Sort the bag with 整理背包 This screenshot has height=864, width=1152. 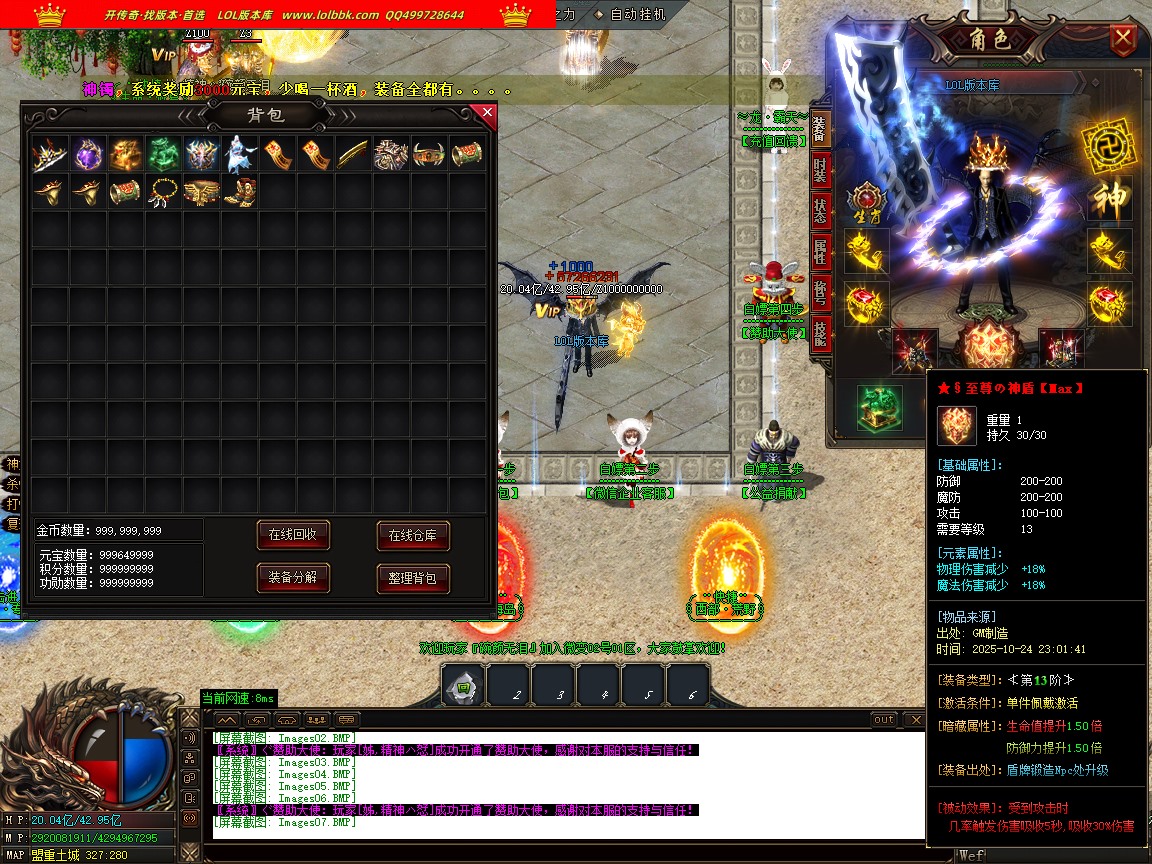tap(413, 578)
